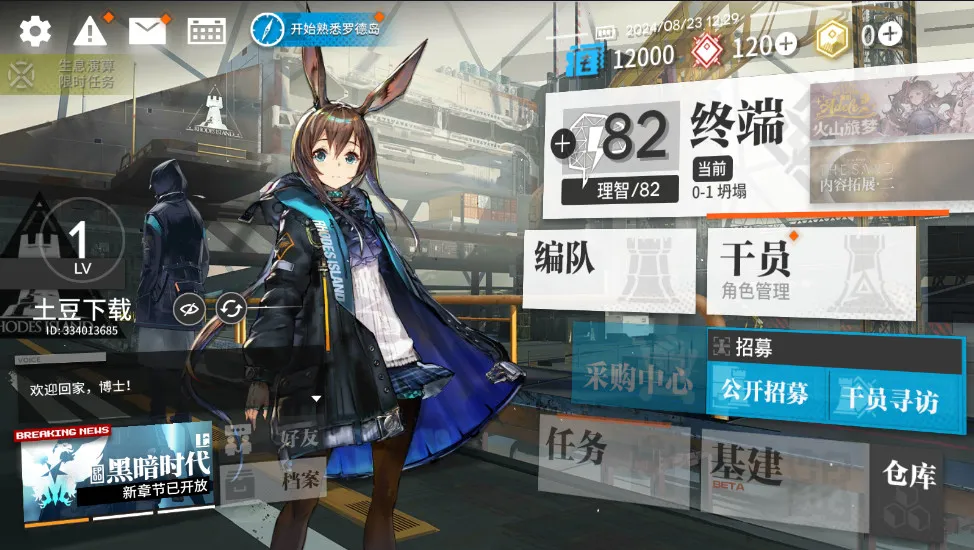The image size is (974, 550).
Task: Add more originium with the plus button
Action: (786, 44)
